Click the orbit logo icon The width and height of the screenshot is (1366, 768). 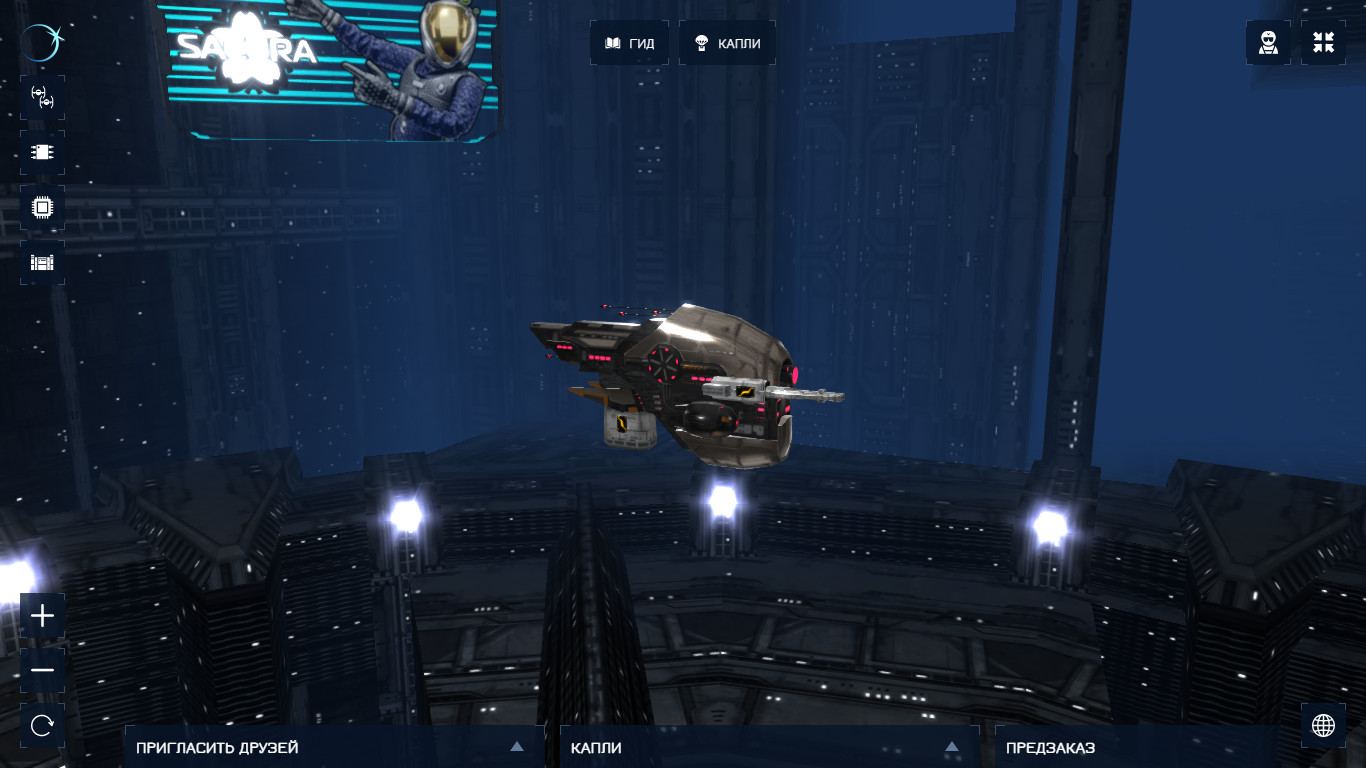coord(42,43)
